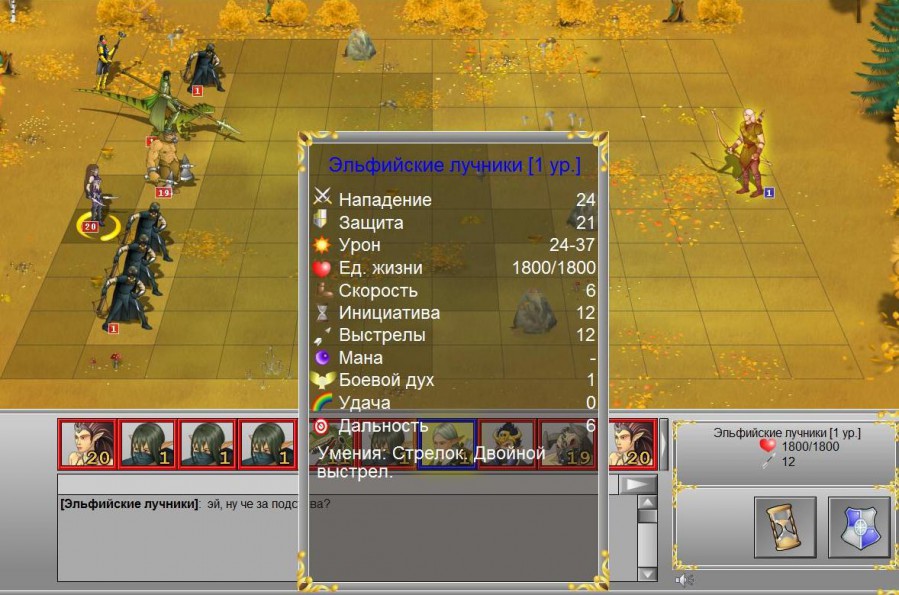Click the chat scrollbar down arrow
This screenshot has height=595, width=899.
coord(647,574)
